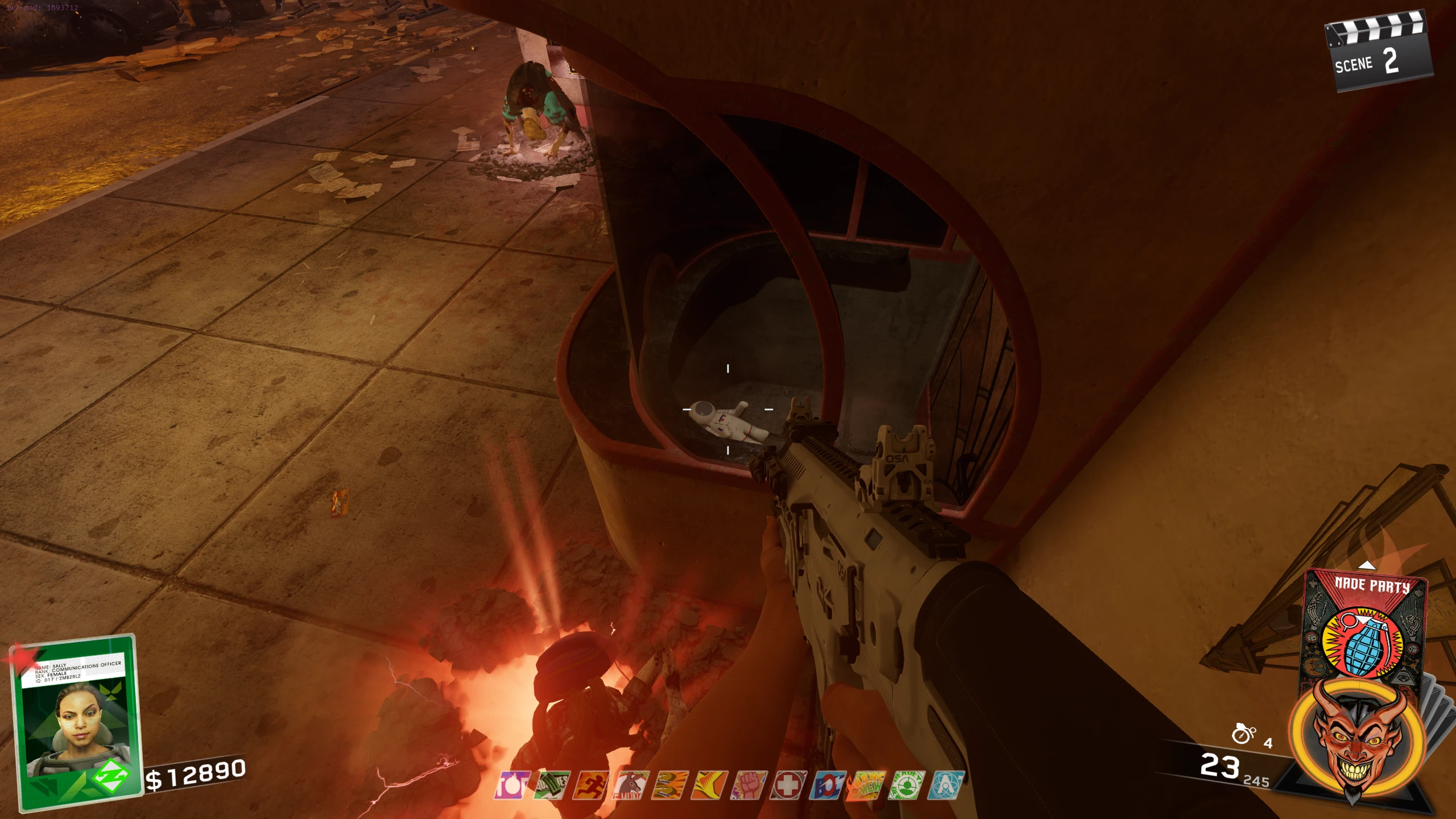The width and height of the screenshot is (1456, 819).
Task: Click the grinning devil head emblem
Action: point(1357,739)
